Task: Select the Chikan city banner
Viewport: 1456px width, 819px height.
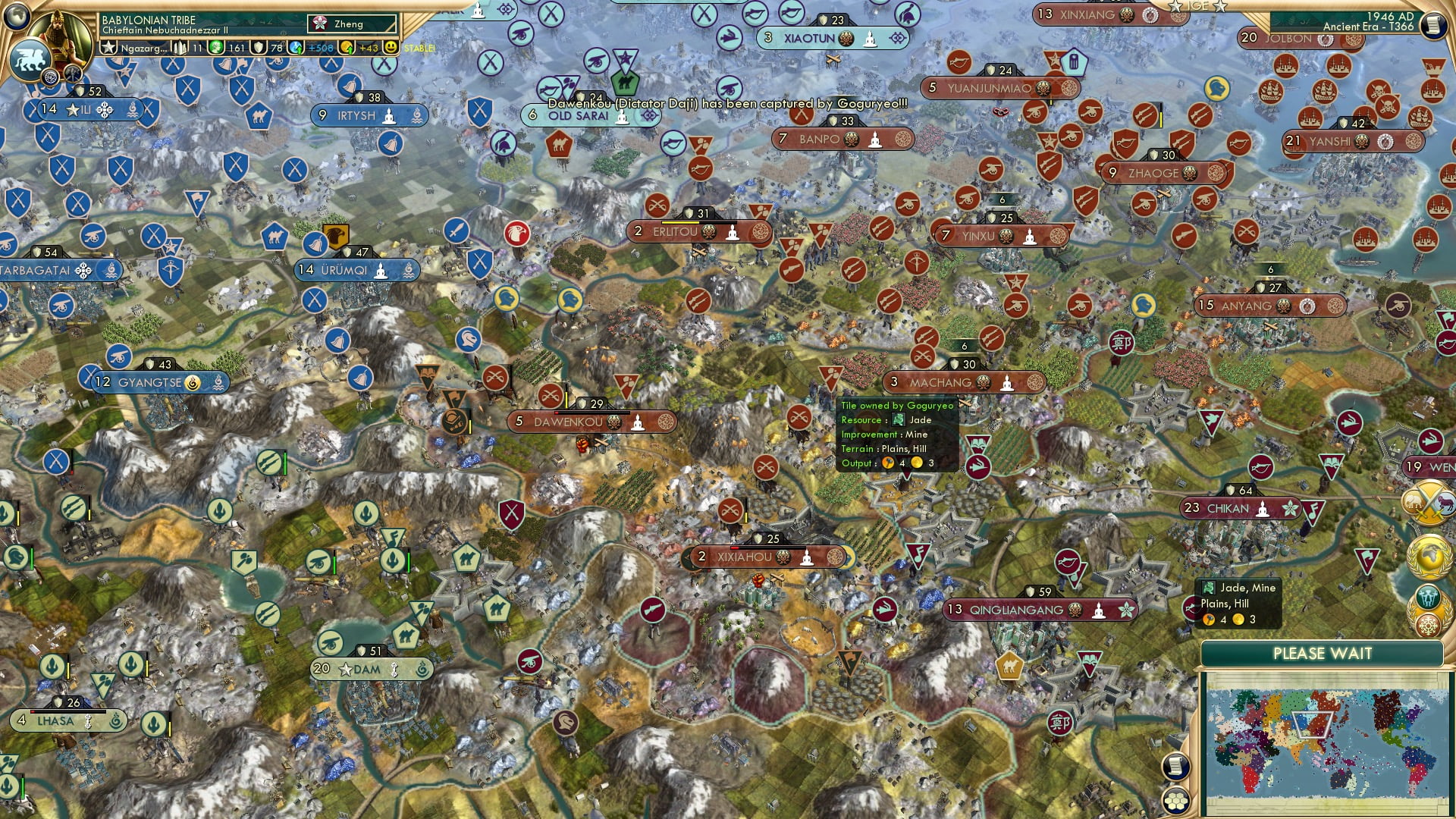Action: coord(1240,508)
